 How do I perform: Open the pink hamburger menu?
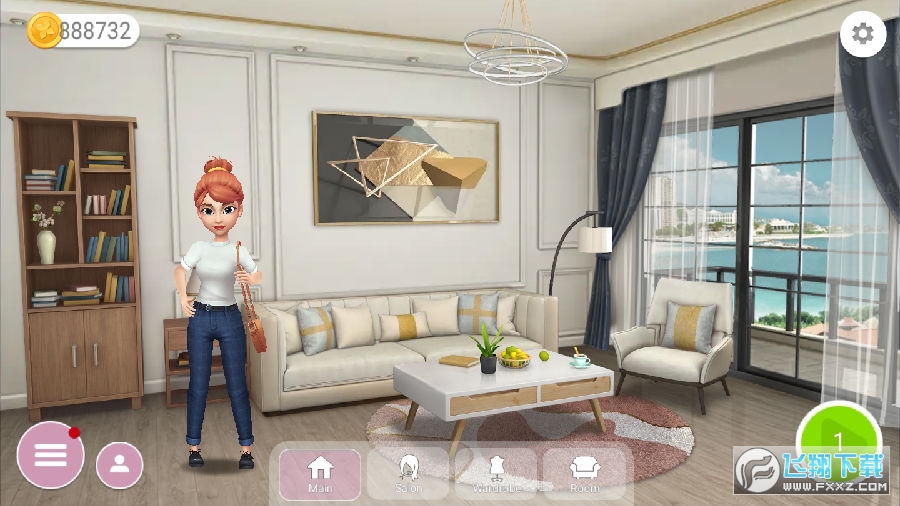50,455
